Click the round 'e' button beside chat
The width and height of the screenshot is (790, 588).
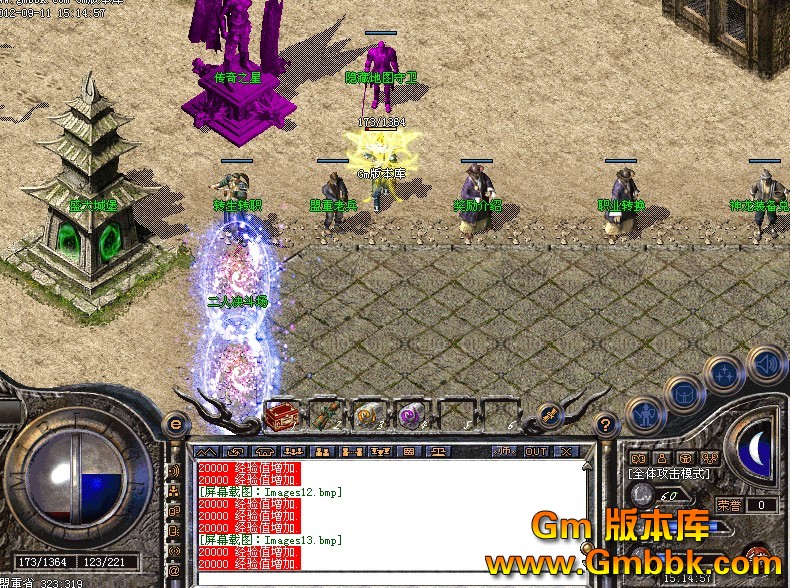(175, 424)
